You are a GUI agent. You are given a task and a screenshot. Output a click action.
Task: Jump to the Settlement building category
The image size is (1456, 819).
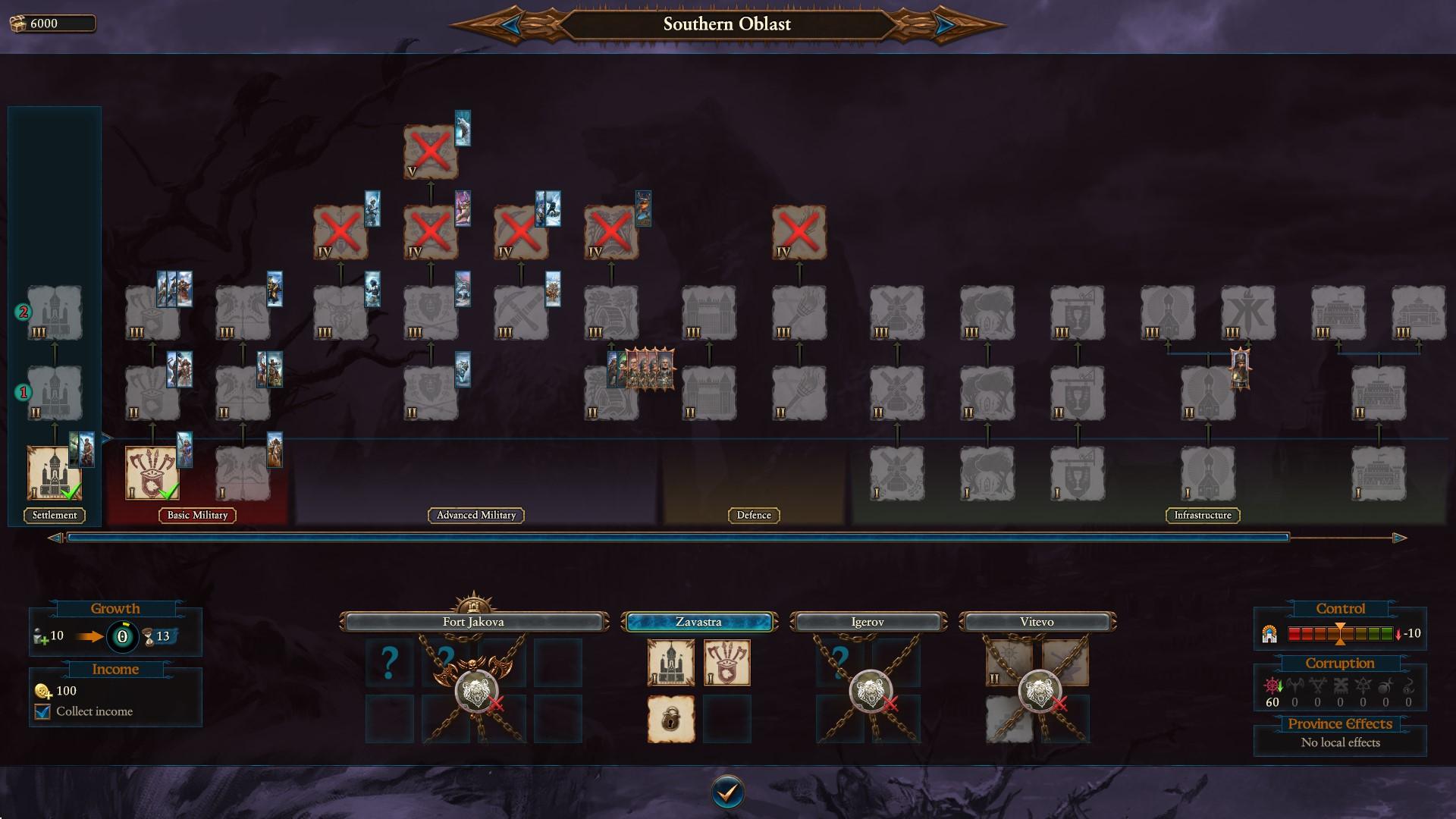(55, 515)
